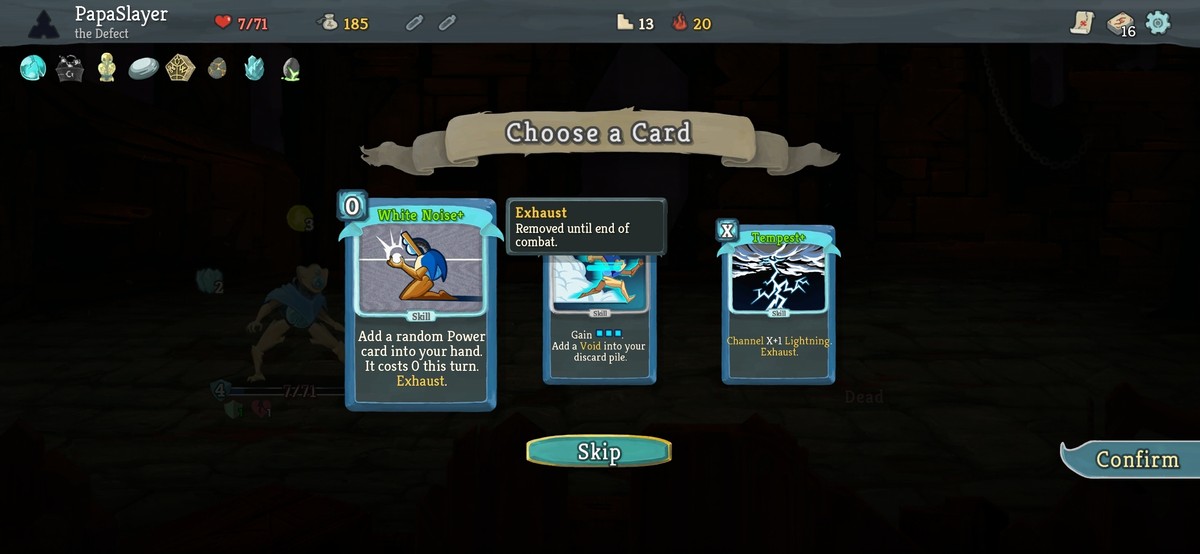Pick the Tempest+ lightning card
Screen dimensions: 1200x554
778,305
